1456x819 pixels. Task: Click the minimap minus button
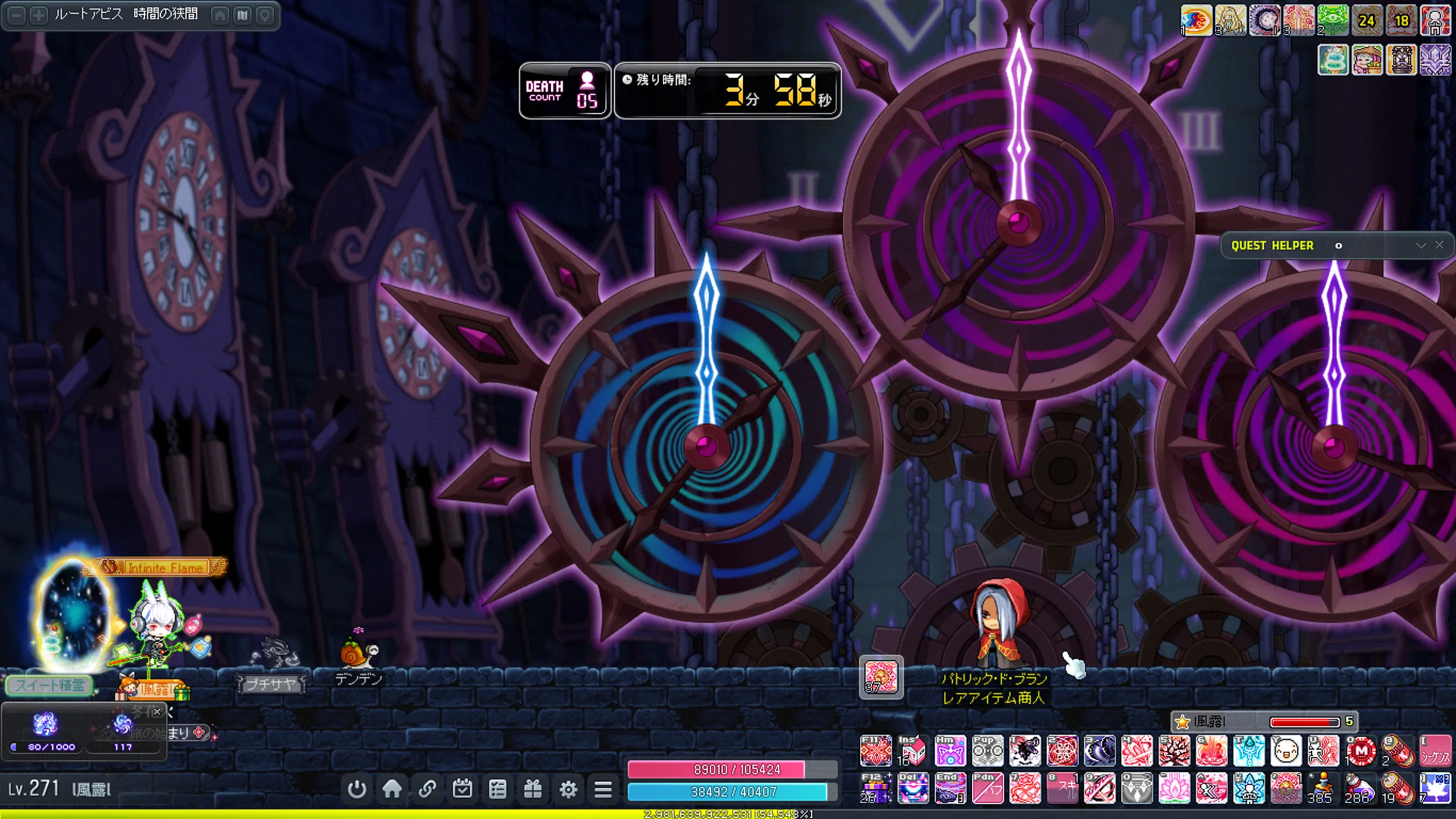pos(17,15)
